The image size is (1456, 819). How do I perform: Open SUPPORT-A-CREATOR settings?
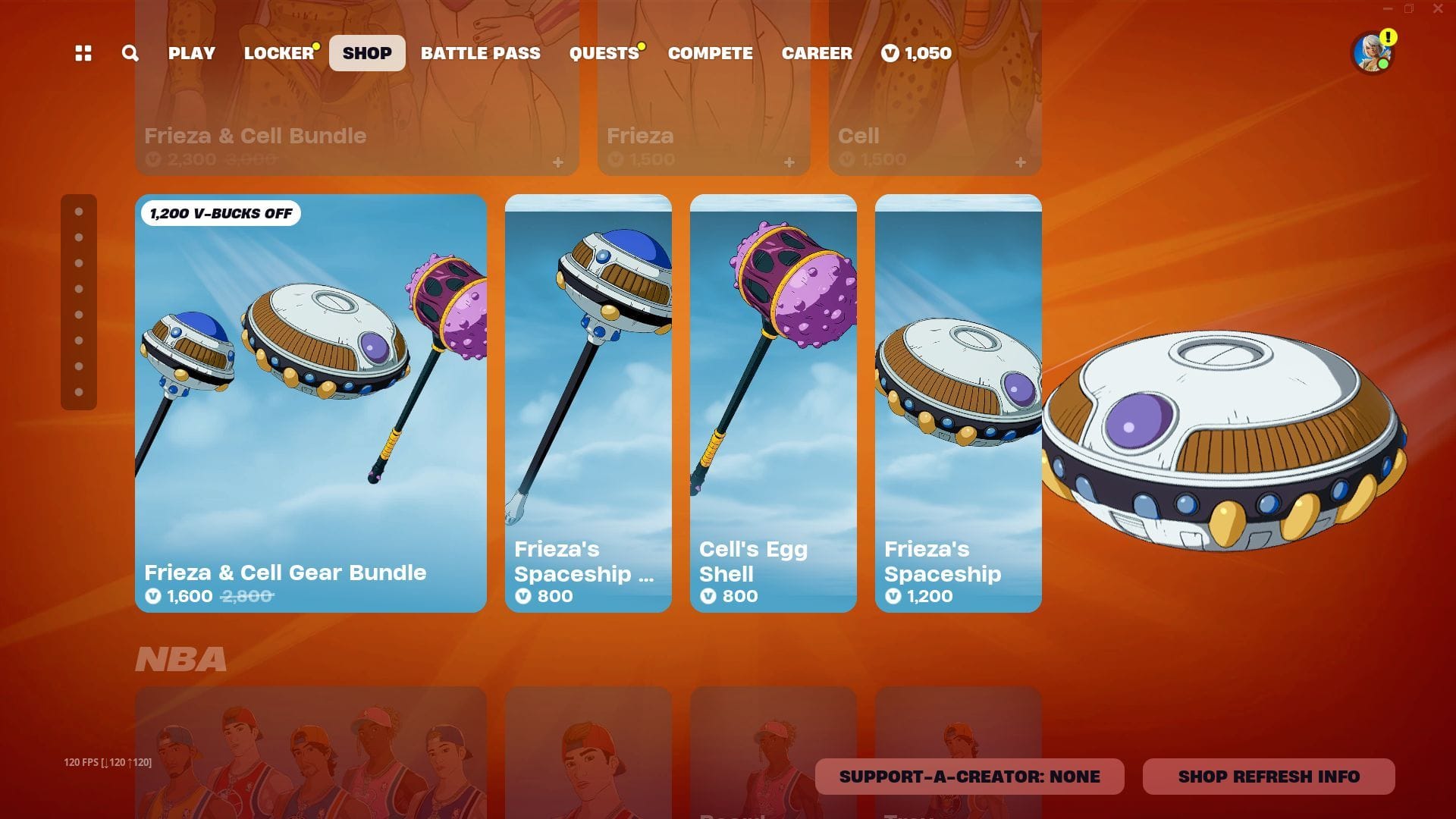(969, 776)
